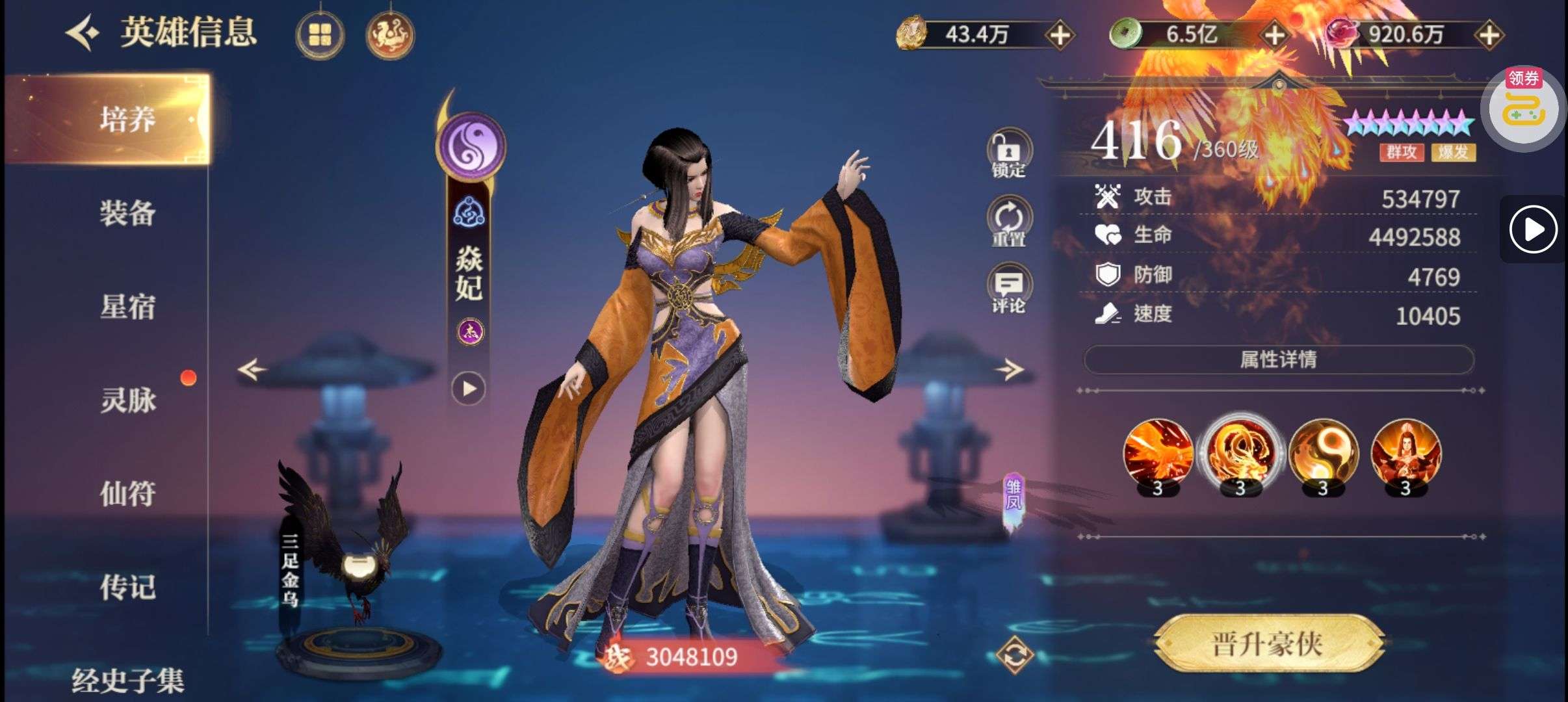Show the 属性详情 attribute details
This screenshot has width=1568, height=702.
[x=1278, y=359]
